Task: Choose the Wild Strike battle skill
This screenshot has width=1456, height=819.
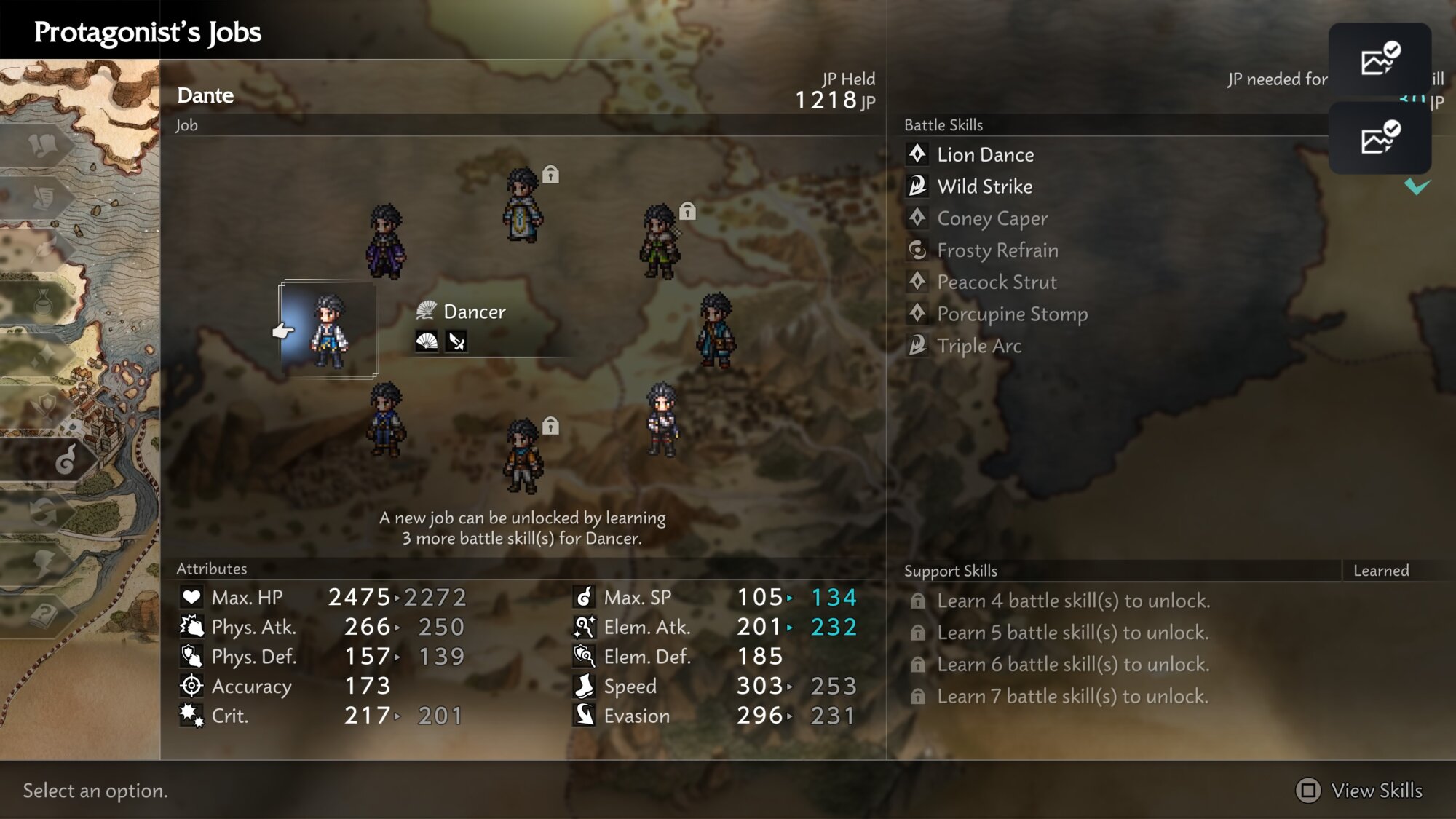Action: (984, 187)
